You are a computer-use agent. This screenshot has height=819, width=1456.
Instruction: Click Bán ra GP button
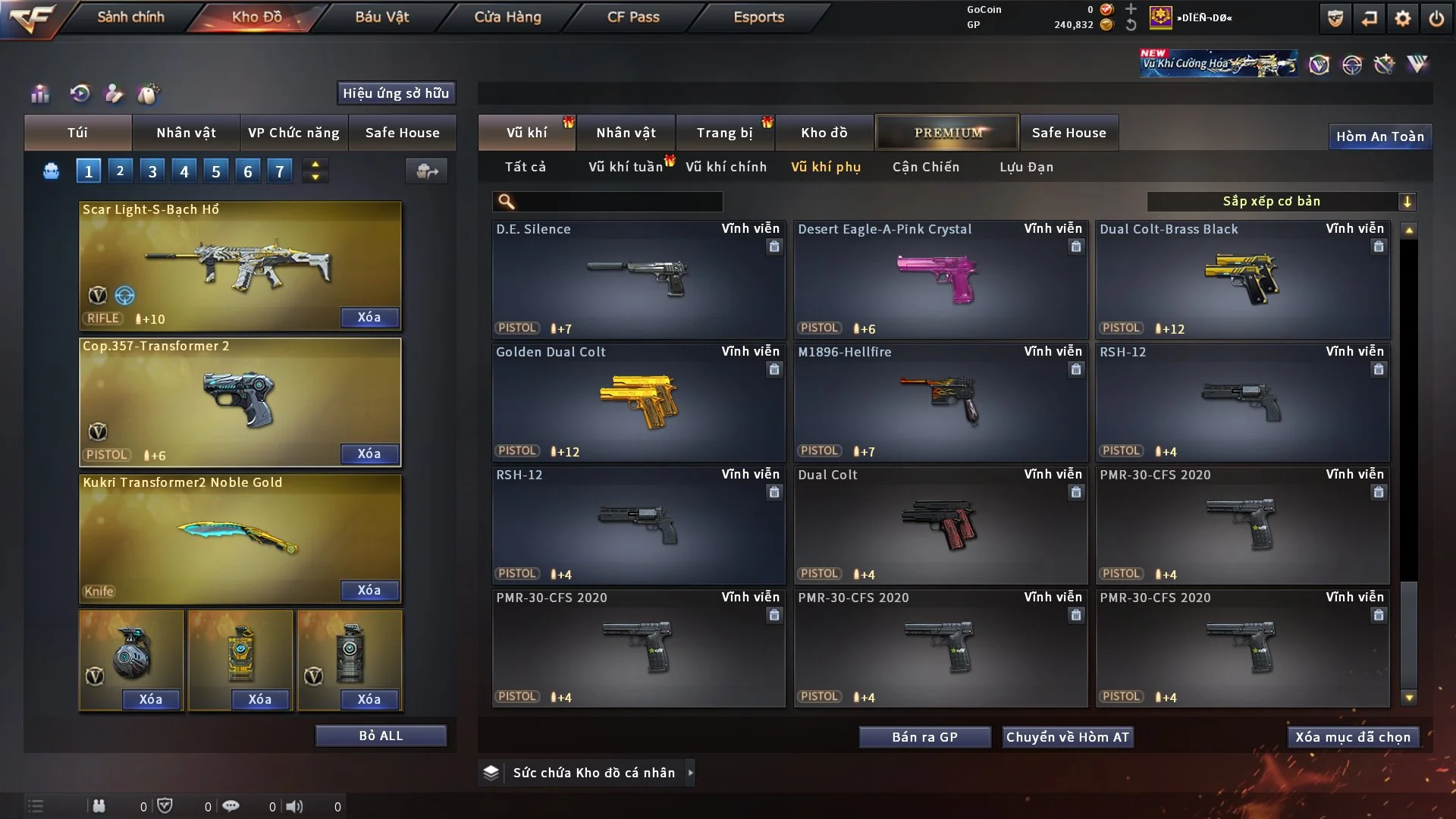[924, 737]
